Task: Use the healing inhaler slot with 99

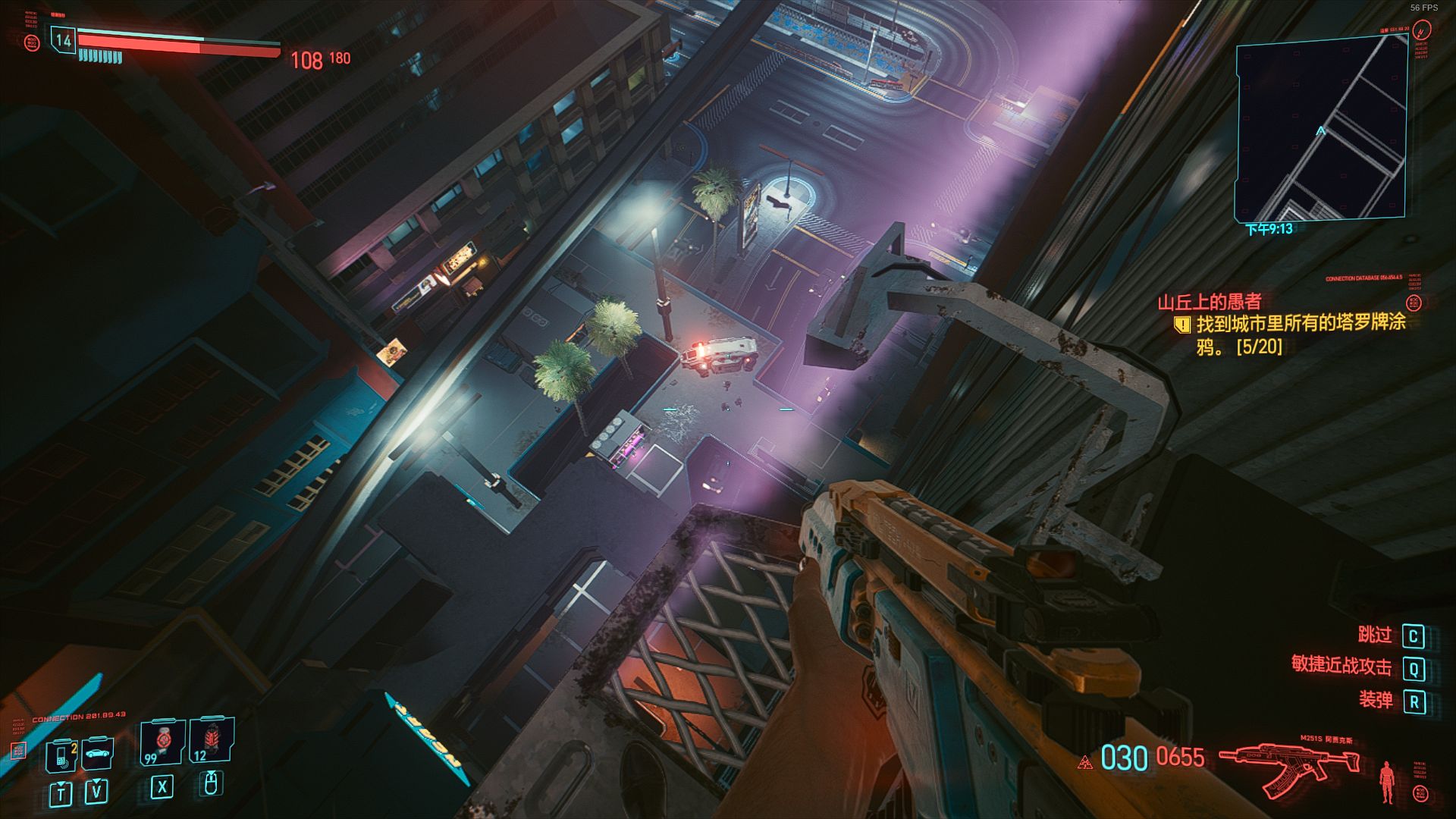Action: tap(162, 742)
